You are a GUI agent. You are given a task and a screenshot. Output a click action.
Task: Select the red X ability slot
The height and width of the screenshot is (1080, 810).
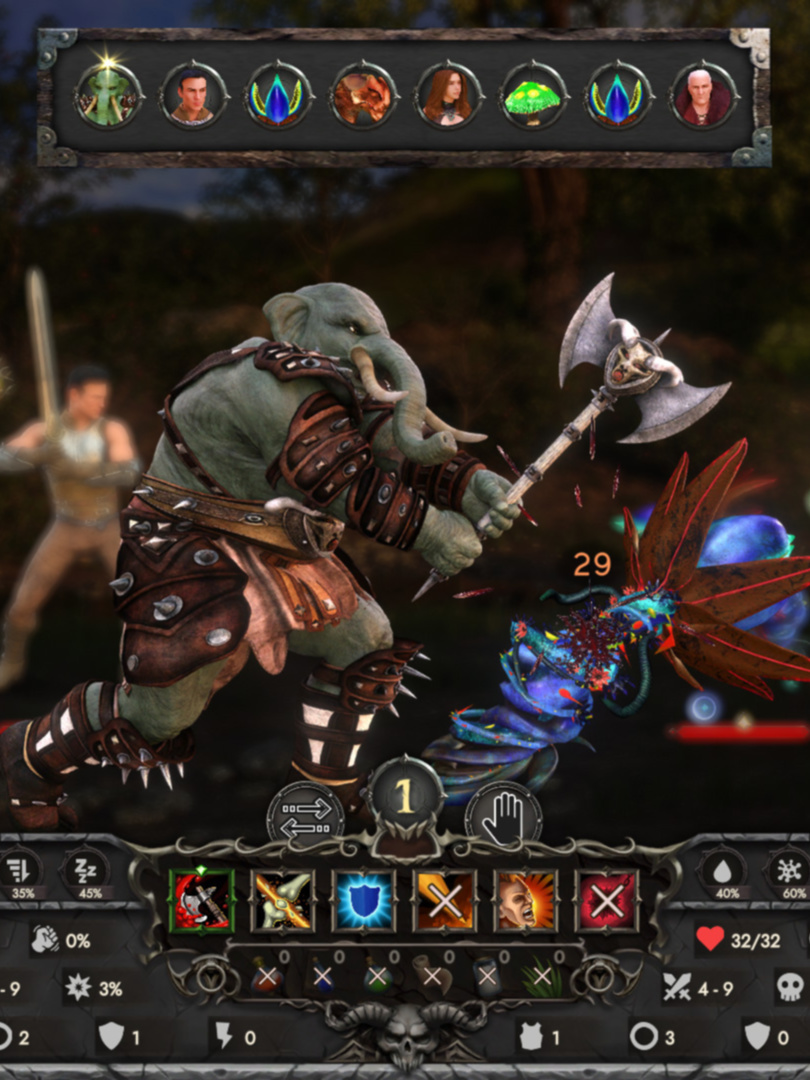coord(607,900)
